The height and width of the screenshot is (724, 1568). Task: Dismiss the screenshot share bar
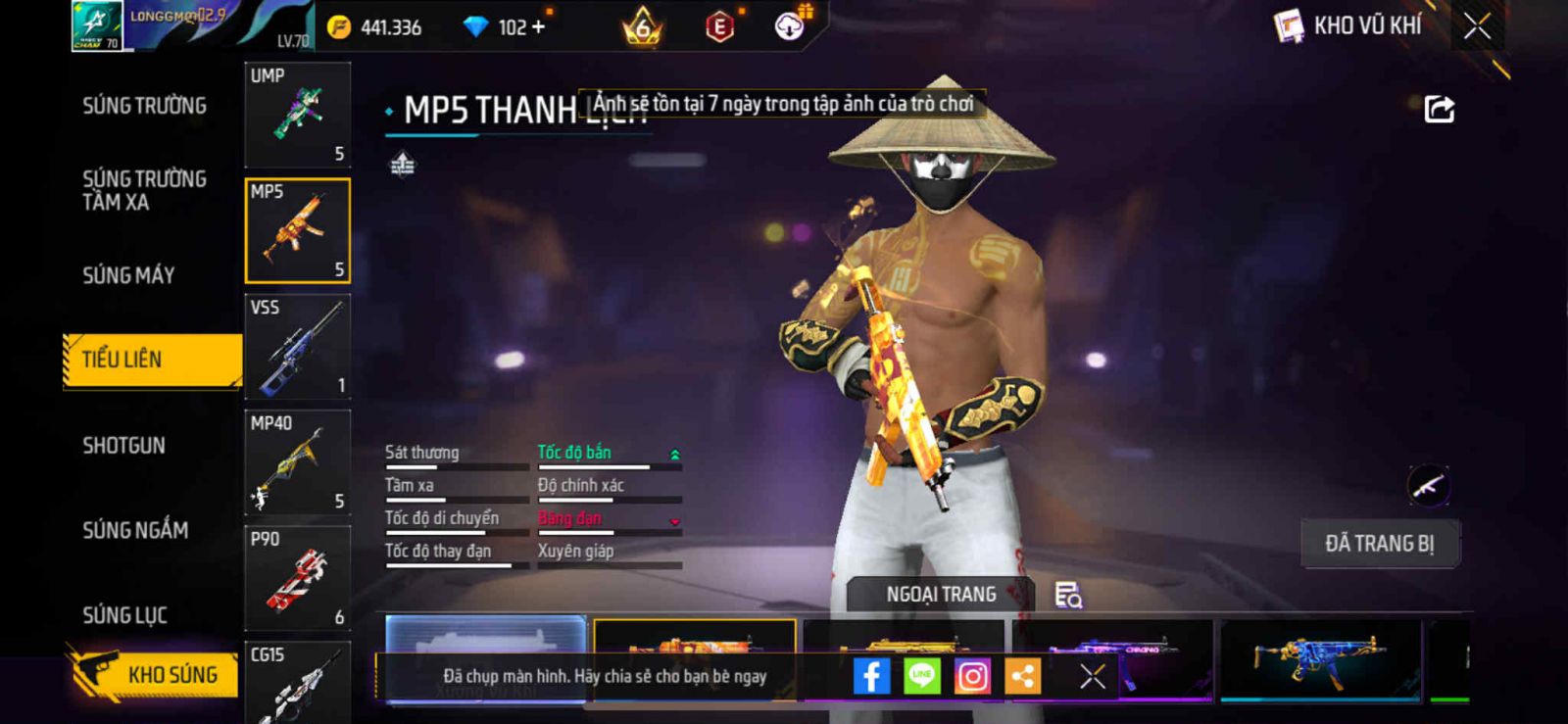tap(1093, 676)
